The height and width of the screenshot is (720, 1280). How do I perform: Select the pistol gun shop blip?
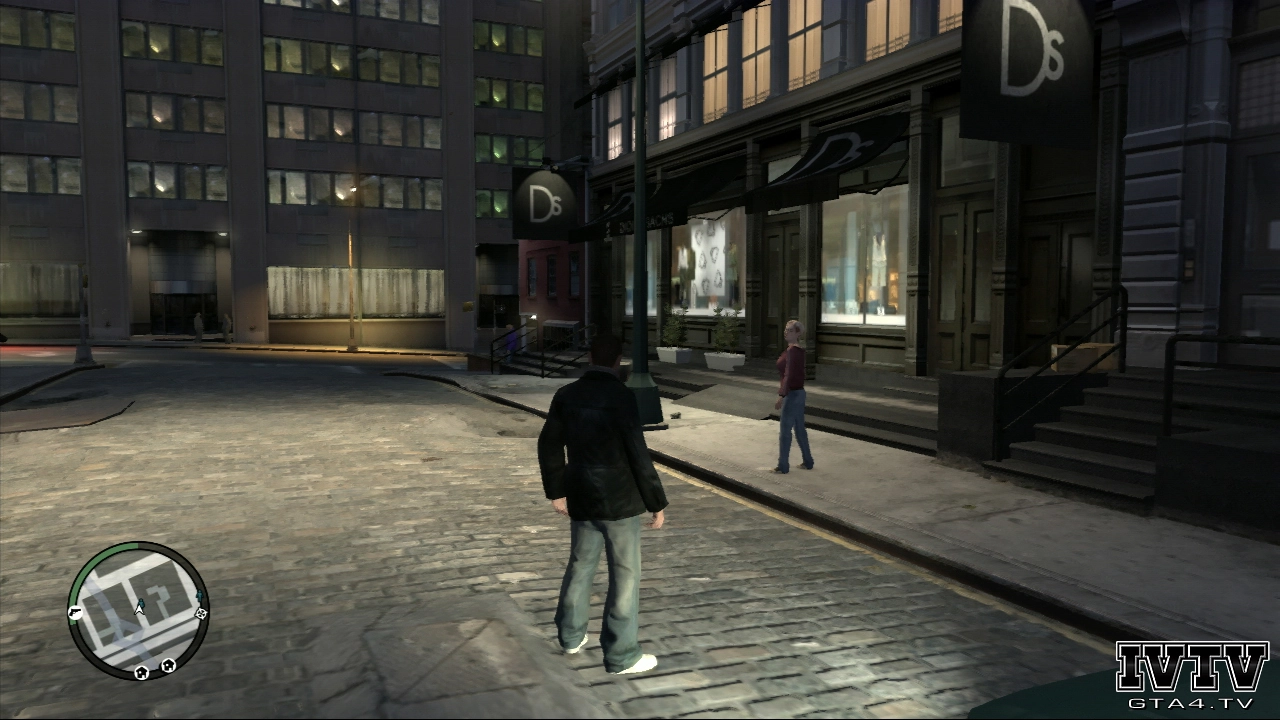[75, 612]
